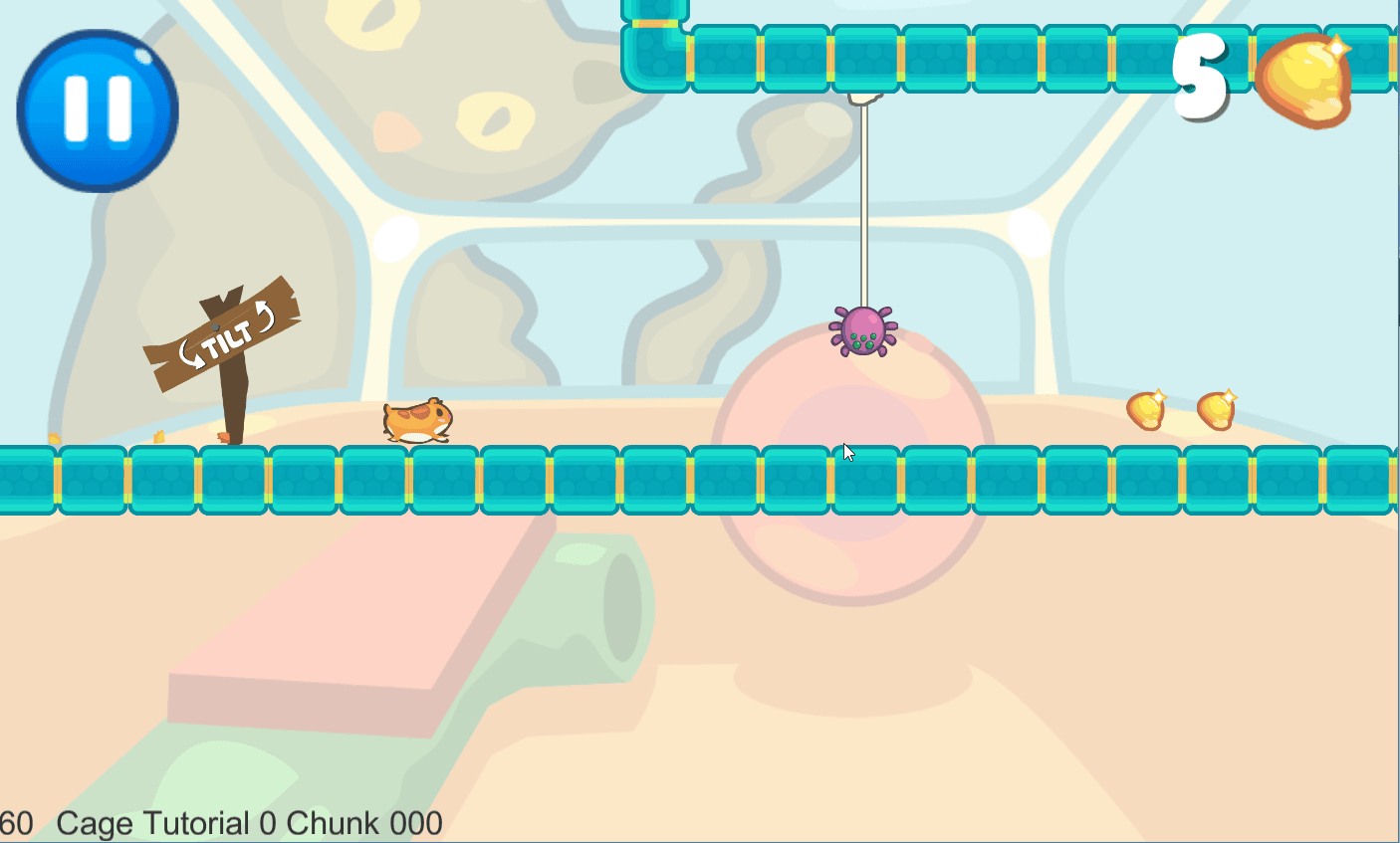Click the acorn near the wooden signpost
Screen dimensions: 1400x843
221,438
